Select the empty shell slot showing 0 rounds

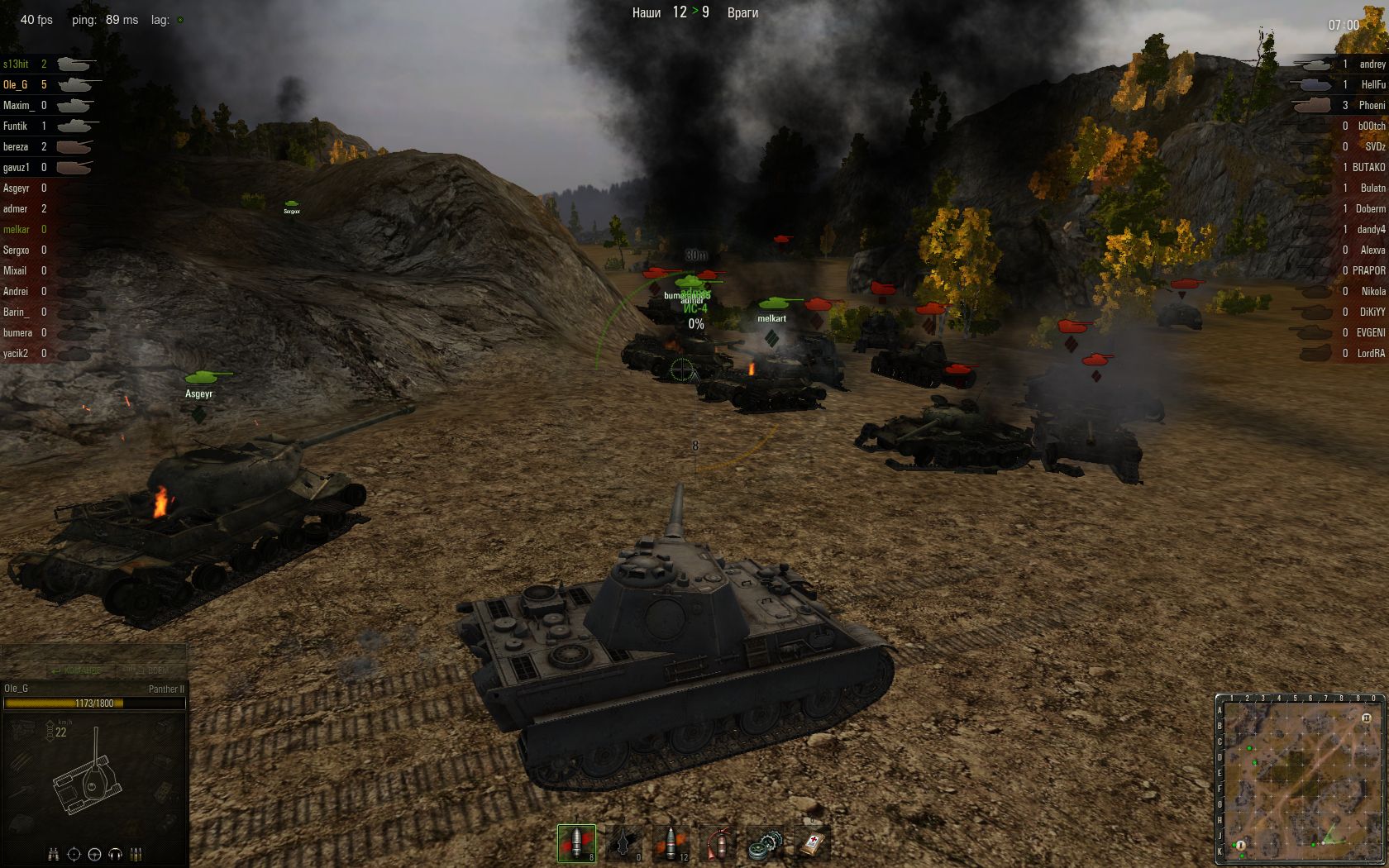pyautogui.click(x=623, y=843)
